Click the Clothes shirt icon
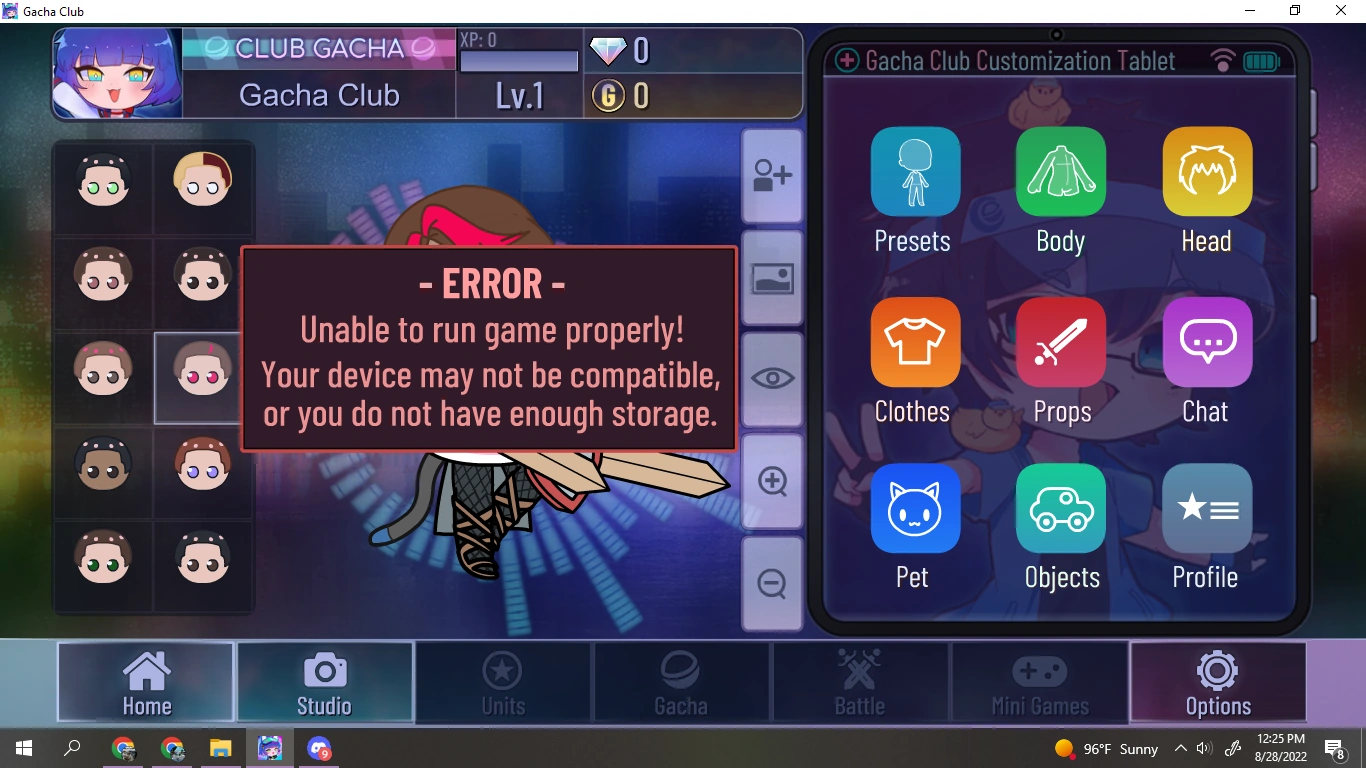The width and height of the screenshot is (1366, 768). click(x=913, y=342)
